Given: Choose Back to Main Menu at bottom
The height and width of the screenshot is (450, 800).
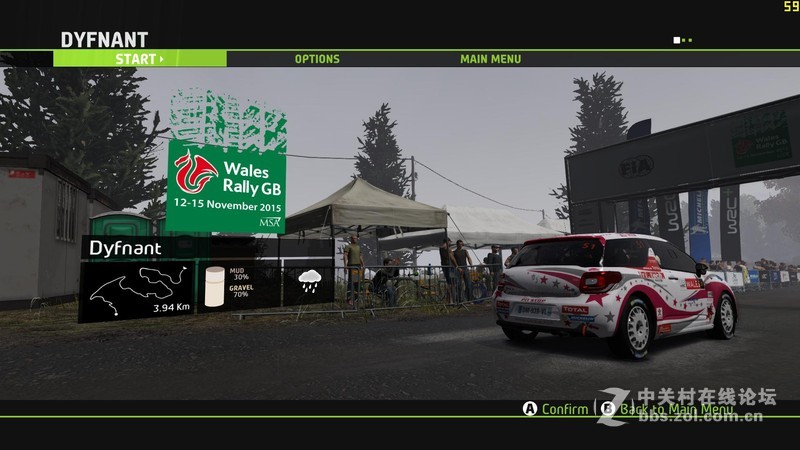Looking at the screenshot, I should point(676,409).
